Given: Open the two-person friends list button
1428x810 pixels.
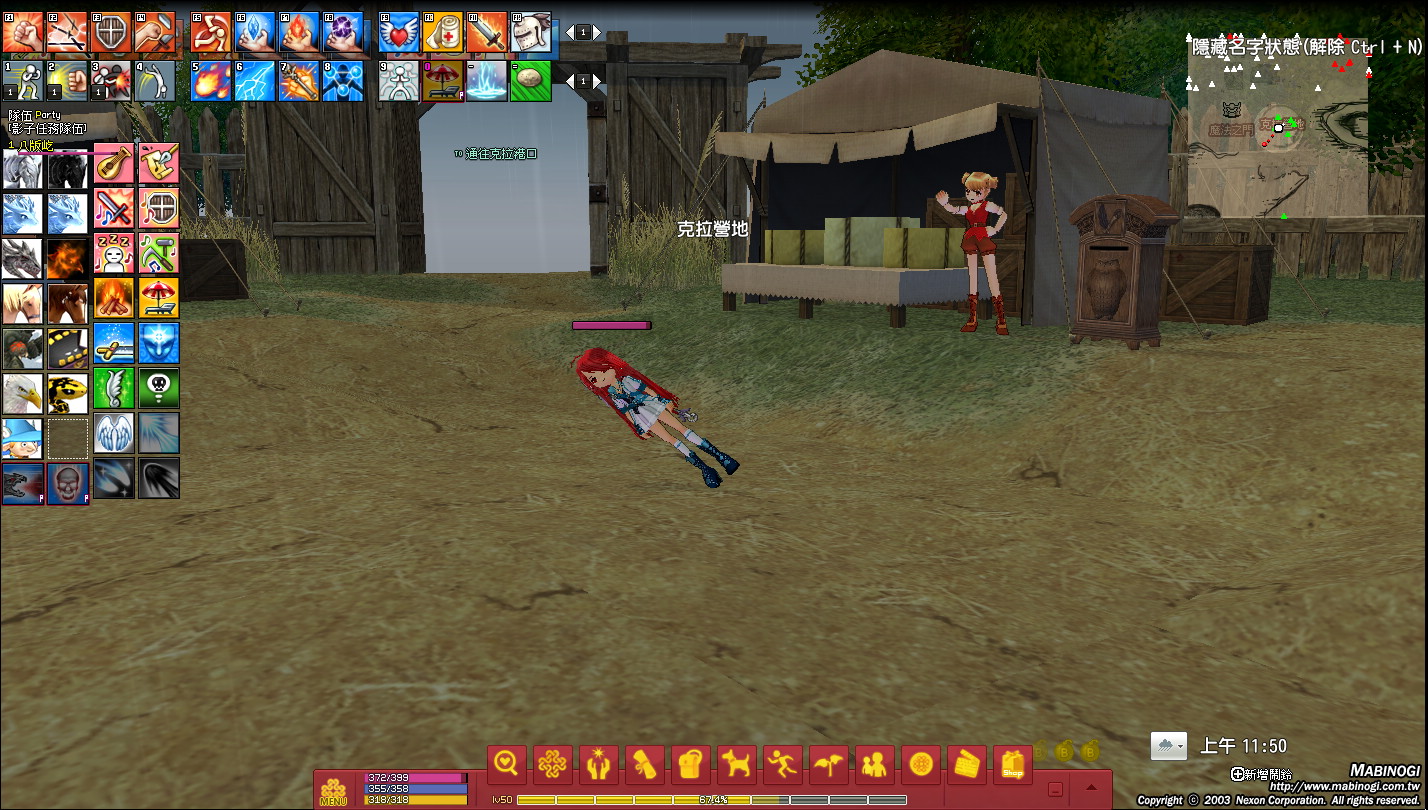Looking at the screenshot, I should (x=875, y=765).
